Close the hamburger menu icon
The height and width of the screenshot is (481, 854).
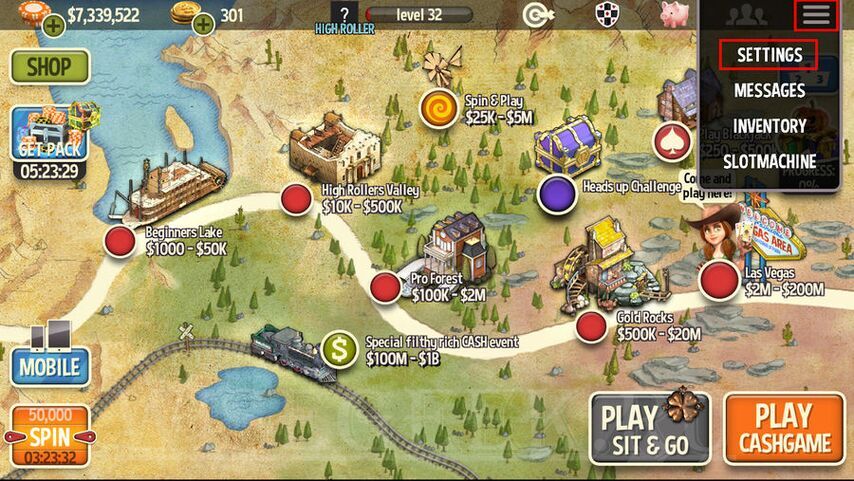[816, 15]
